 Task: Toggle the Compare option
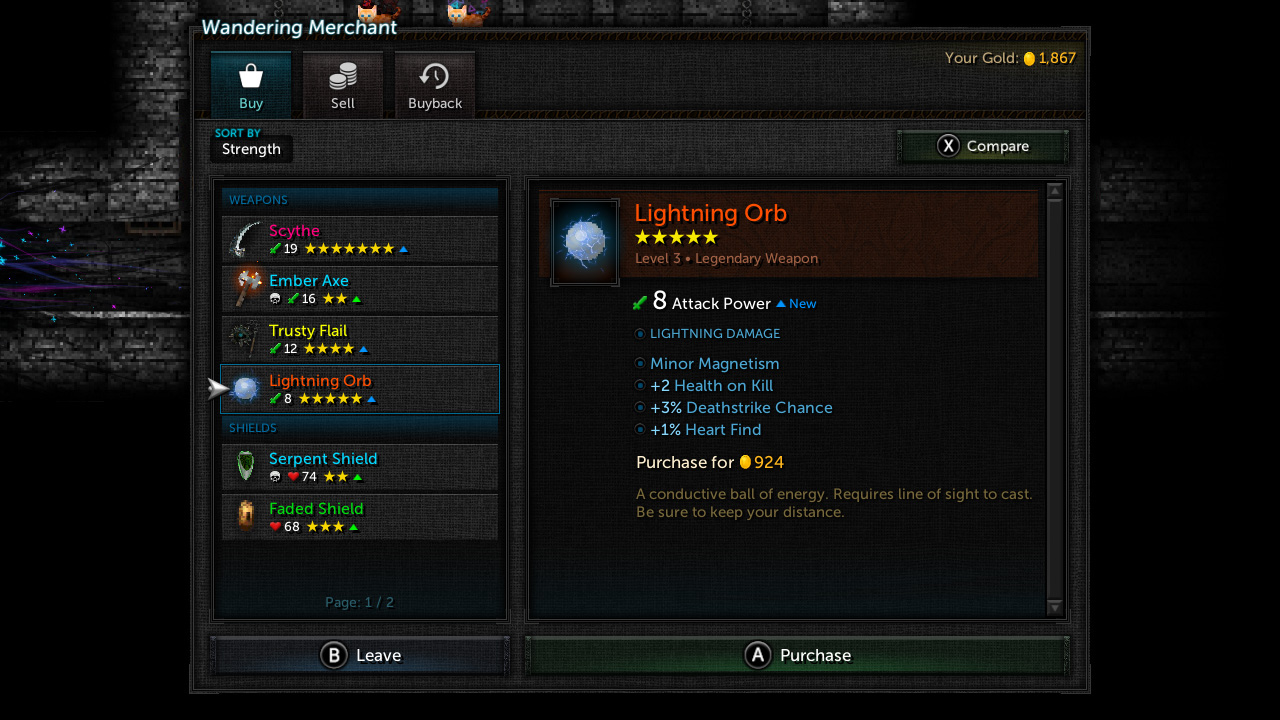pyautogui.click(x=982, y=146)
